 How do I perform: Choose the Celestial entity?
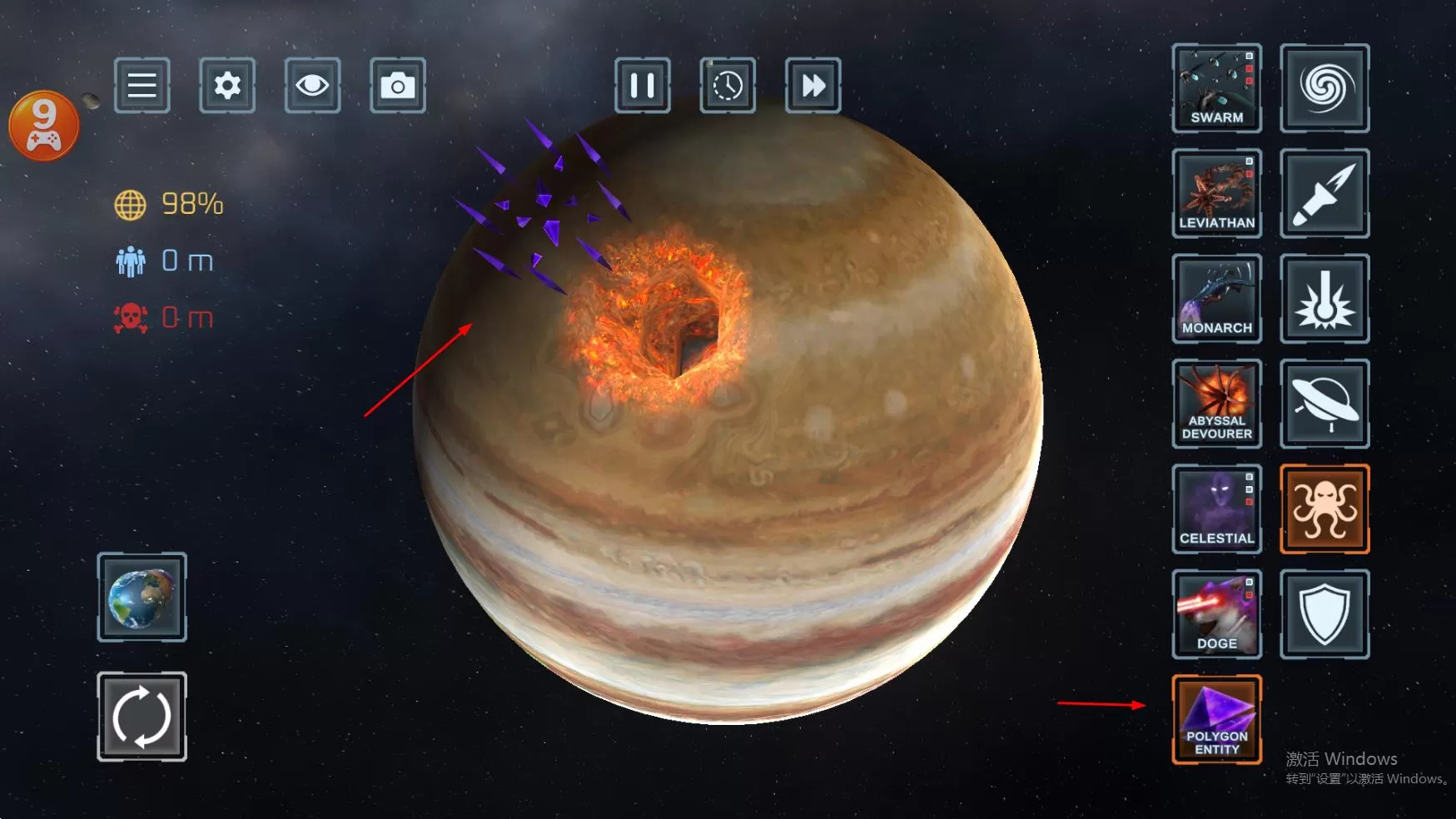1216,509
